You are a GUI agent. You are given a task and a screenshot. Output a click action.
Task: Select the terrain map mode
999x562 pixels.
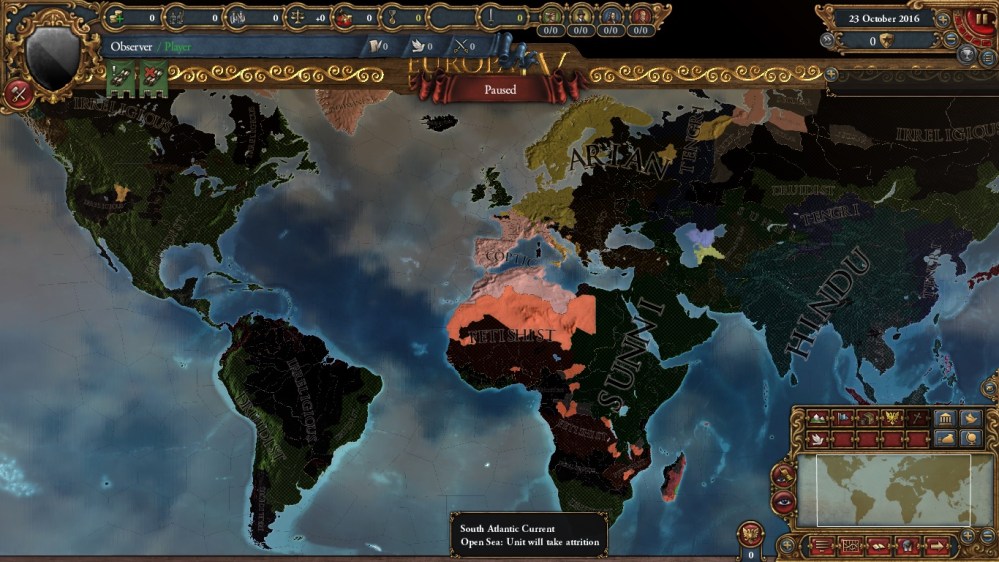point(817,417)
